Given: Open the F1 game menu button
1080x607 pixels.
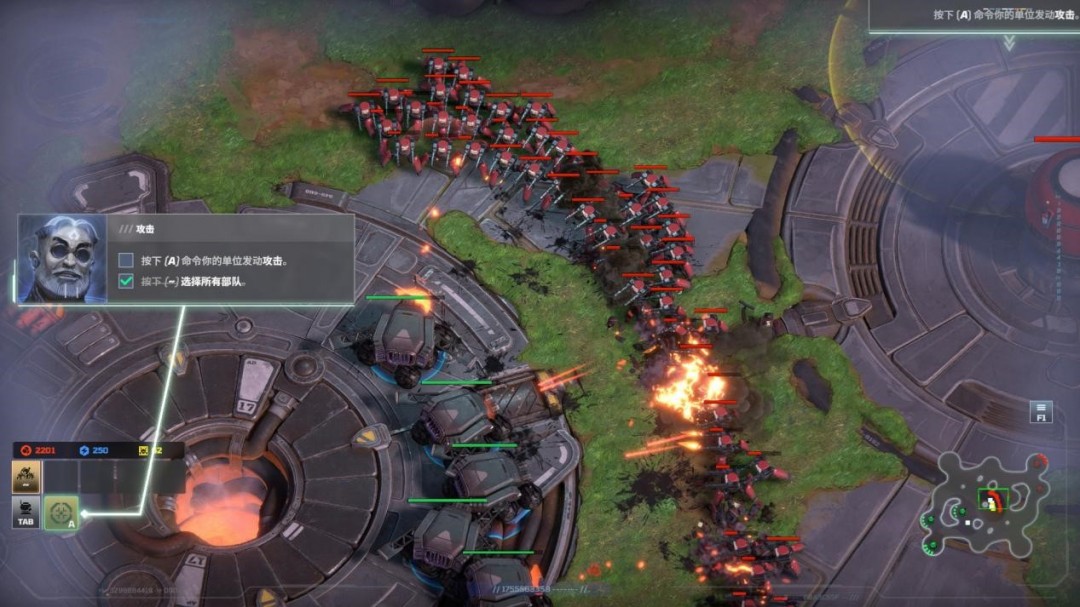Looking at the screenshot, I should click(1041, 411).
